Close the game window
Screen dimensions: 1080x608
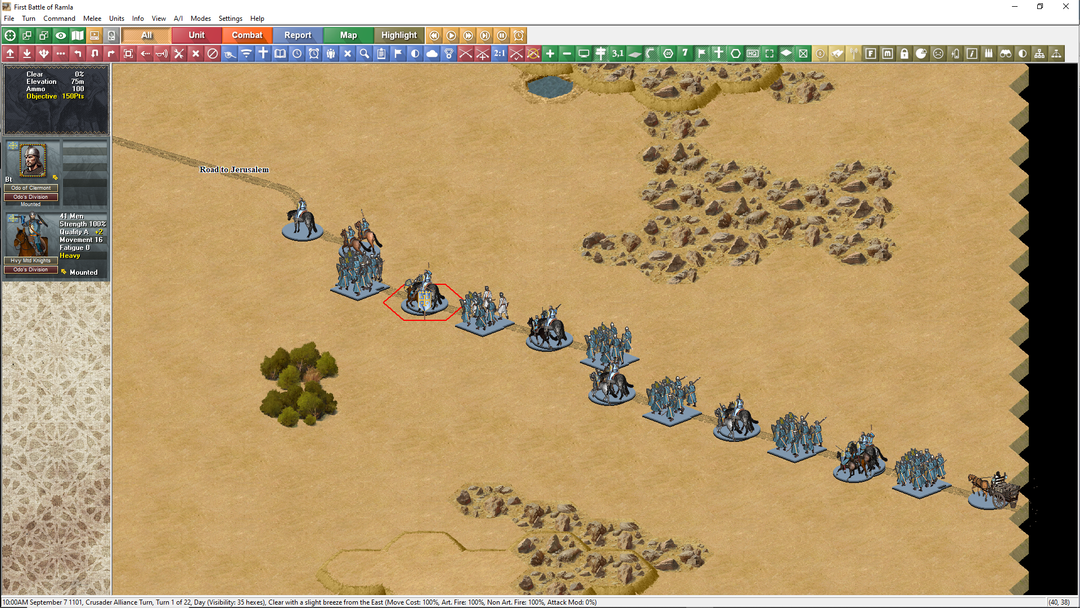tap(1066, 6)
